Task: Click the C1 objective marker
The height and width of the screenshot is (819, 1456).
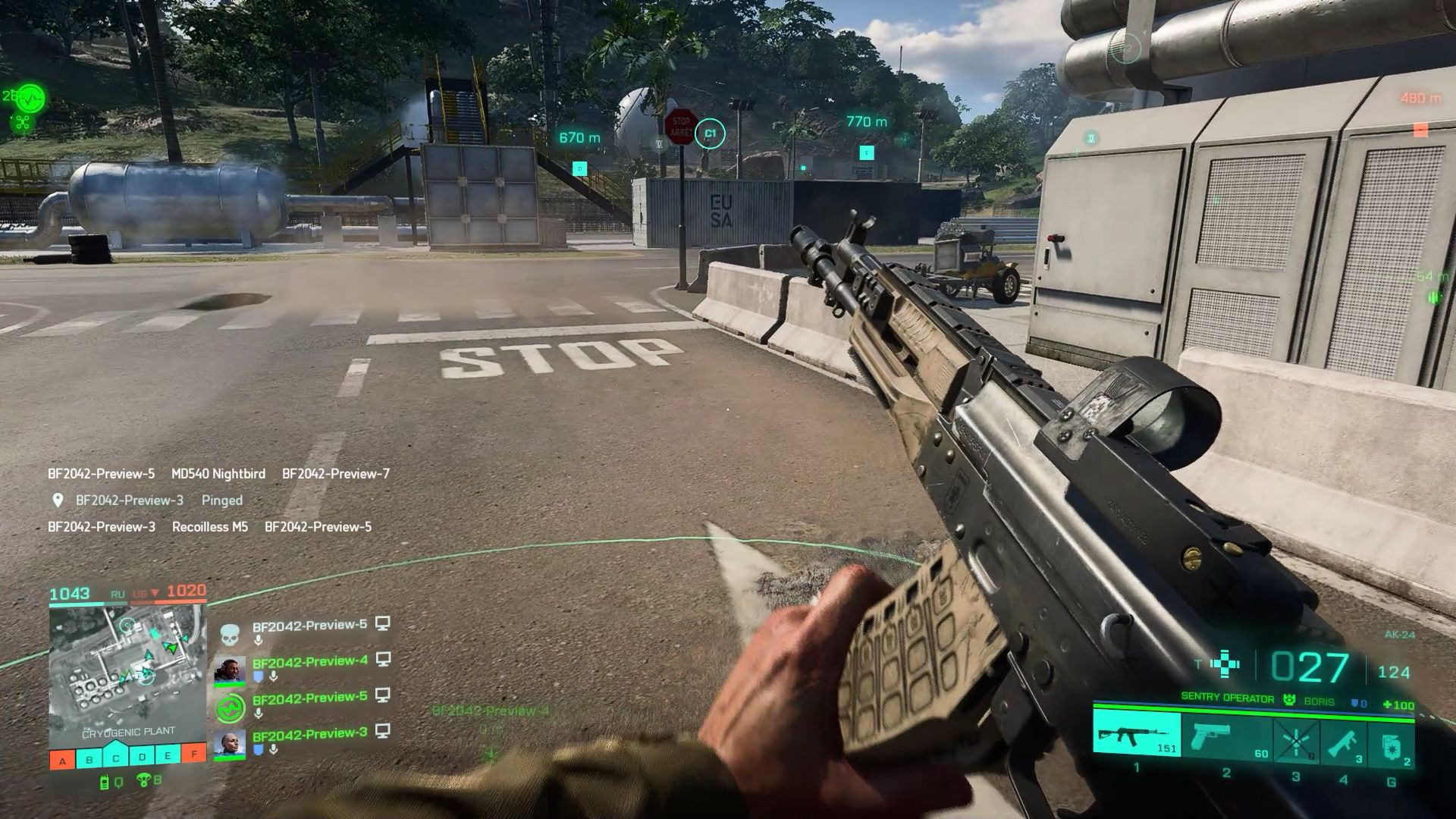Action: (710, 134)
